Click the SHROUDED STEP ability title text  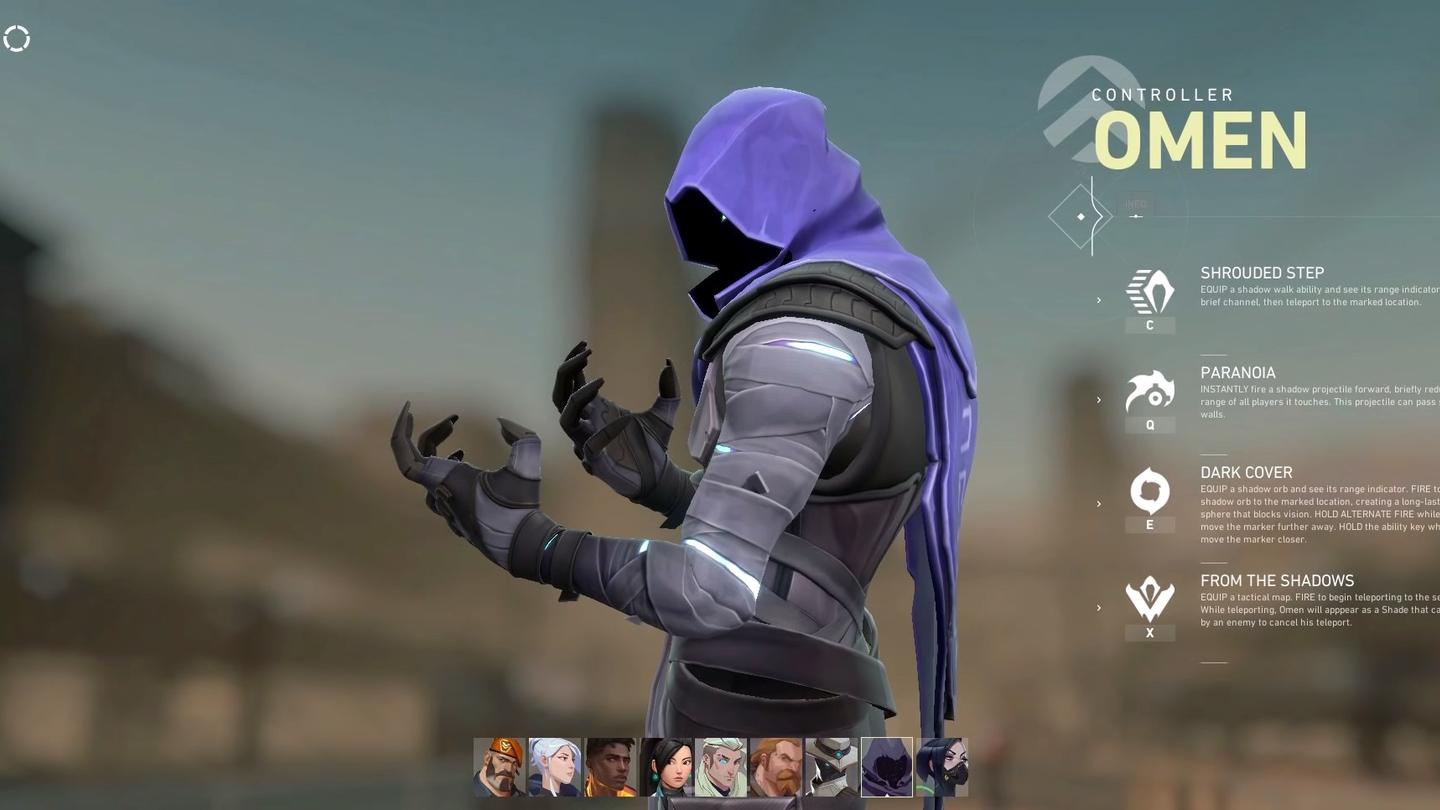(1261, 272)
